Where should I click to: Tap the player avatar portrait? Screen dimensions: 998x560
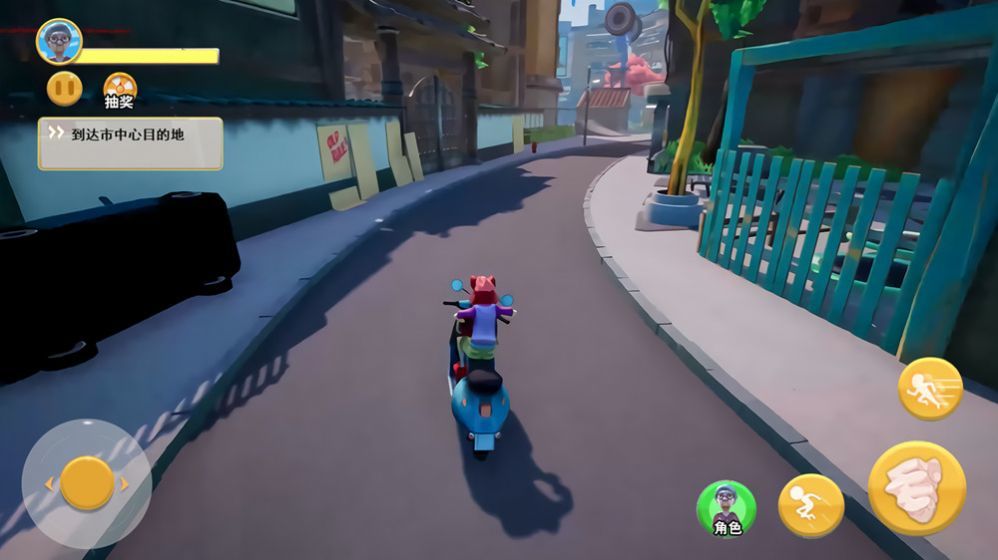[x=59, y=41]
